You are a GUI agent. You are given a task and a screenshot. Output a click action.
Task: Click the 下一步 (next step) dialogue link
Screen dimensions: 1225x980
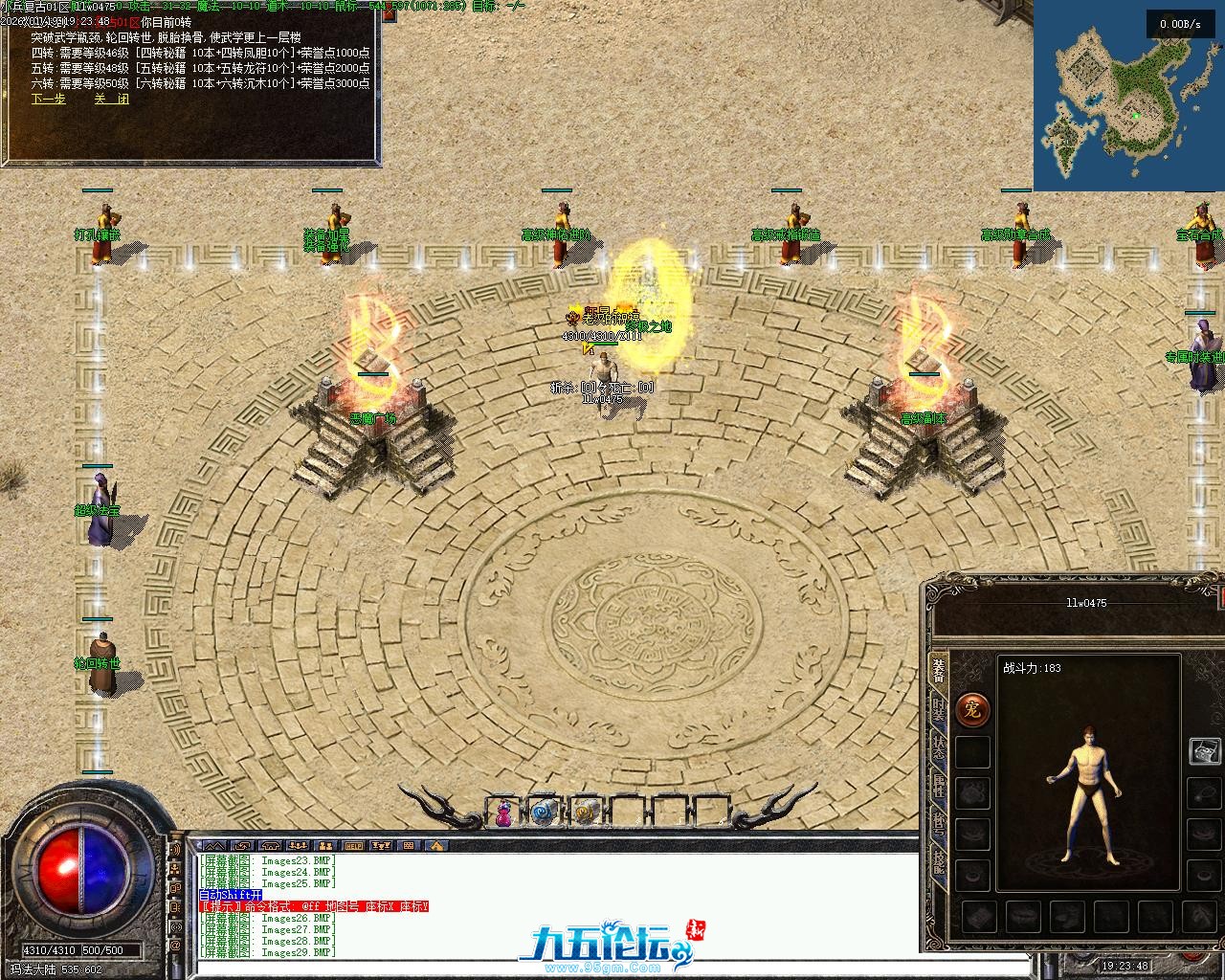pyautogui.click(x=48, y=99)
